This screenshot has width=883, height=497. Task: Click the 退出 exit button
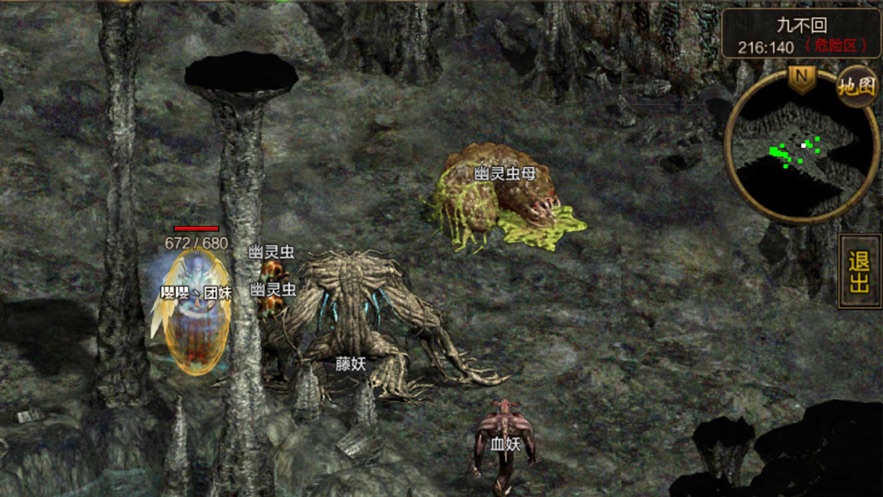click(859, 271)
